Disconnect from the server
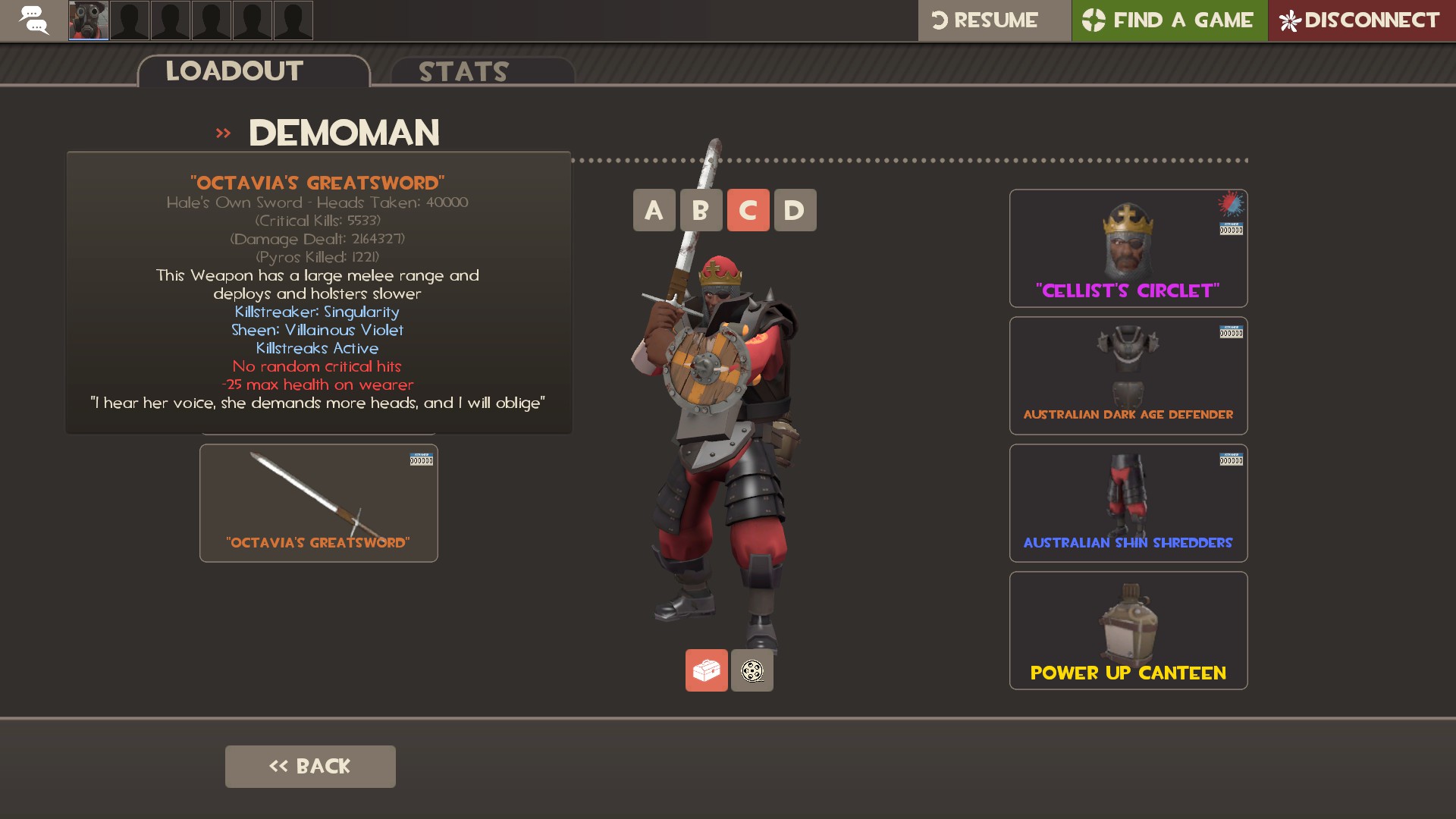 (x=1361, y=20)
